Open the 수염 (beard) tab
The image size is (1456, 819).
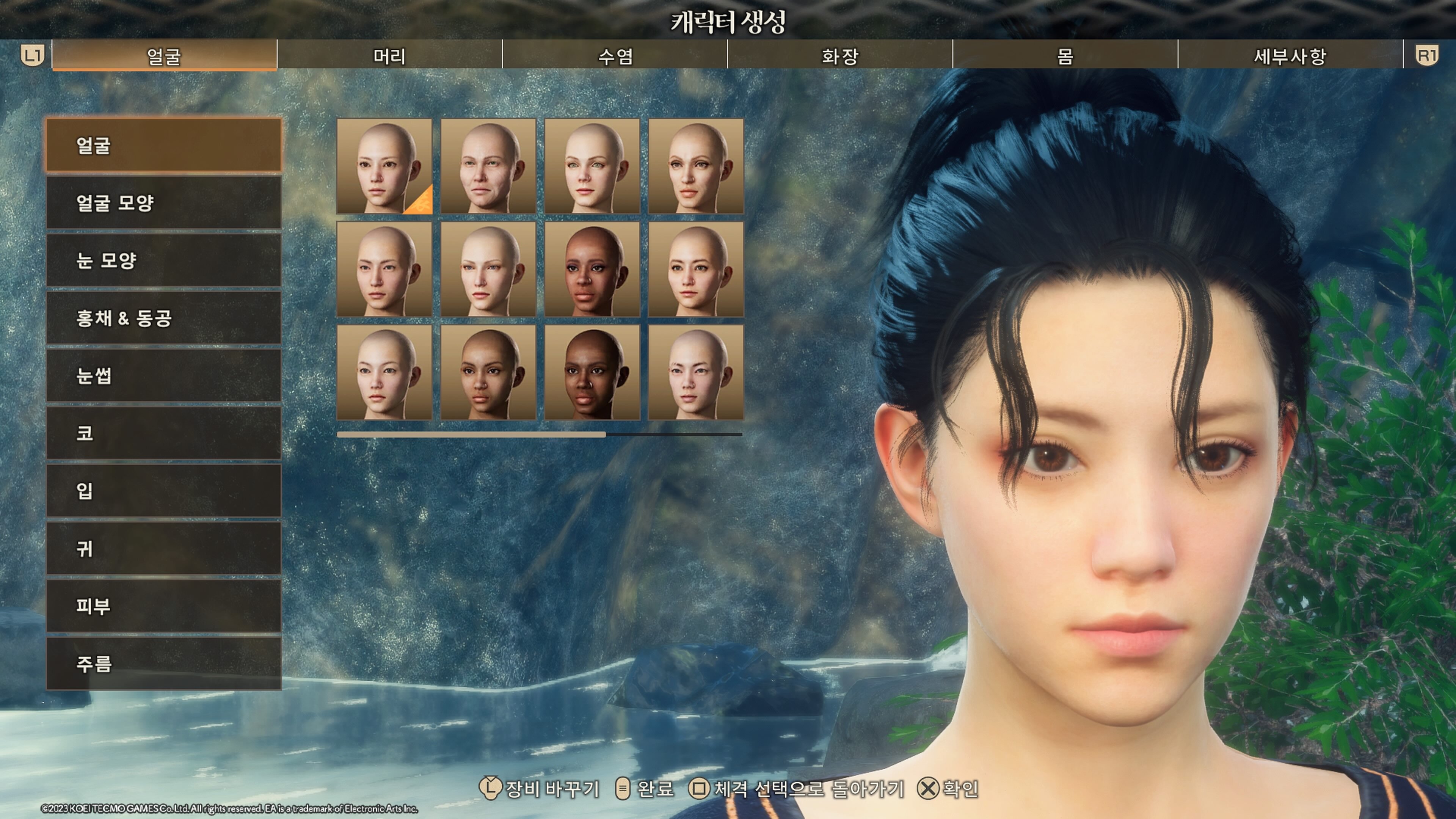[x=614, y=55]
